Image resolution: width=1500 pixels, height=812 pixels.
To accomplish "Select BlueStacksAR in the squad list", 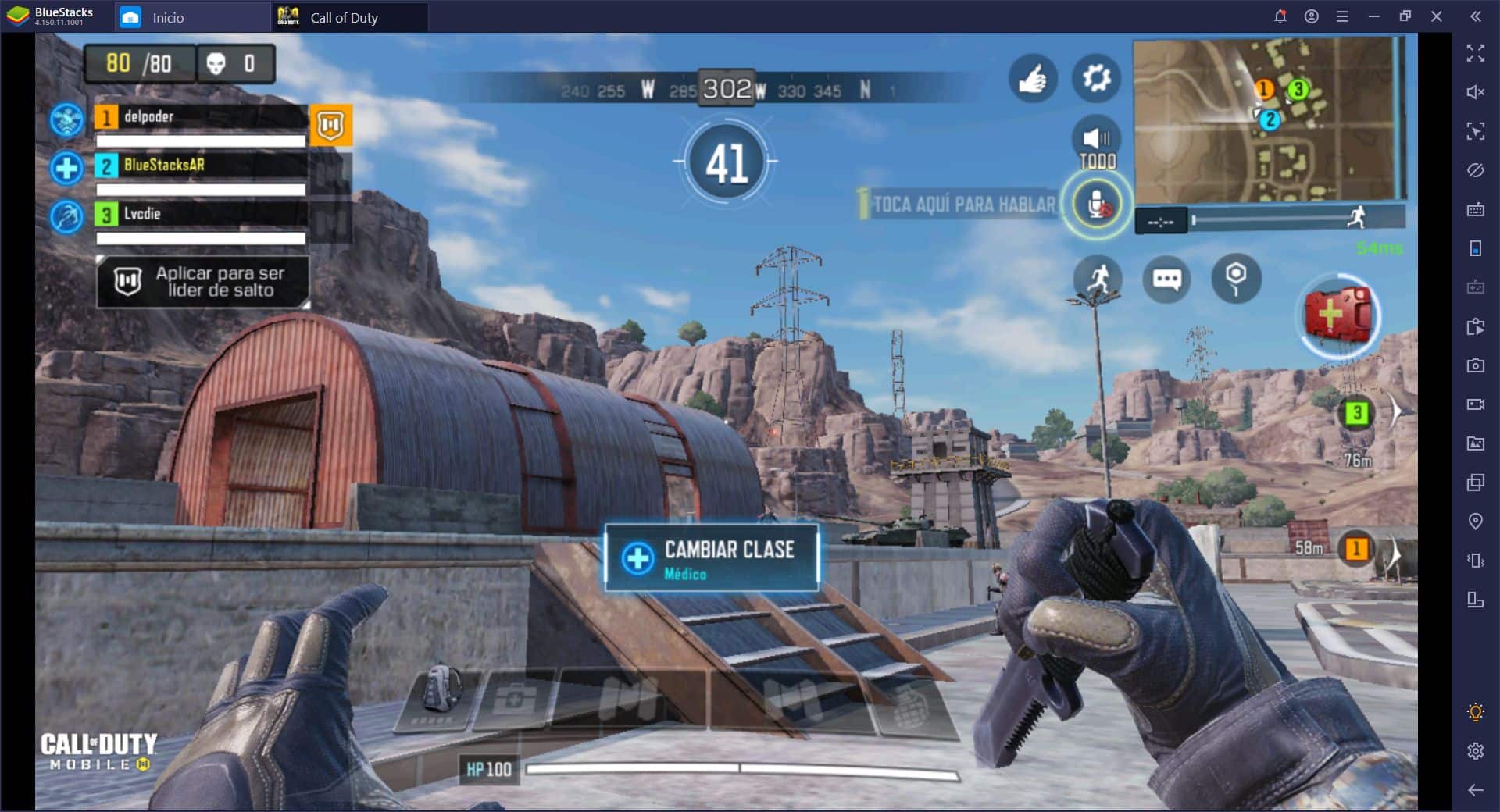I will [200, 166].
